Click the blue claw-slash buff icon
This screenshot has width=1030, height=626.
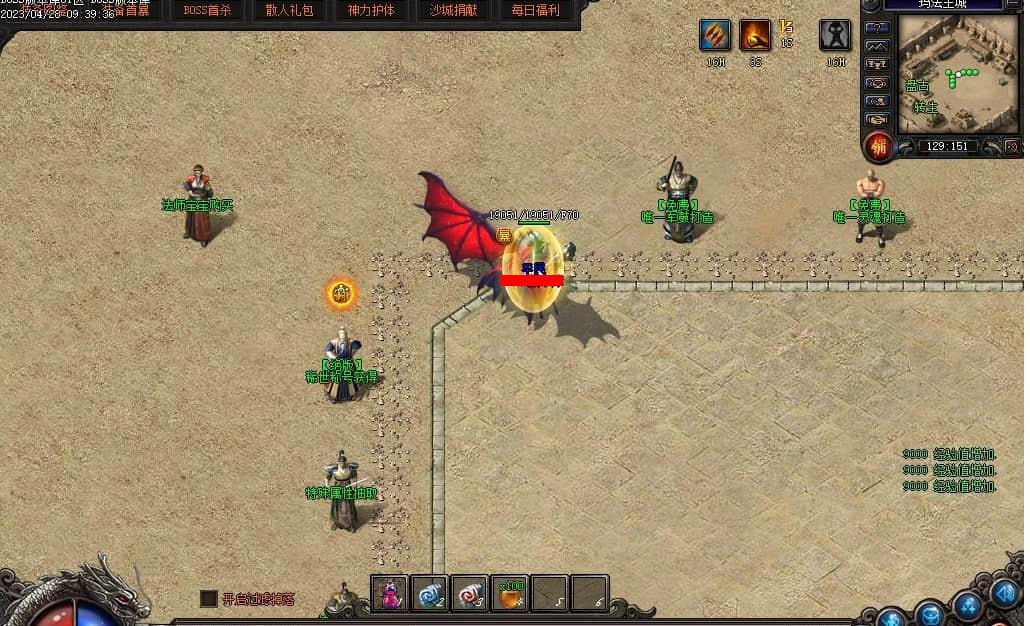coord(714,36)
